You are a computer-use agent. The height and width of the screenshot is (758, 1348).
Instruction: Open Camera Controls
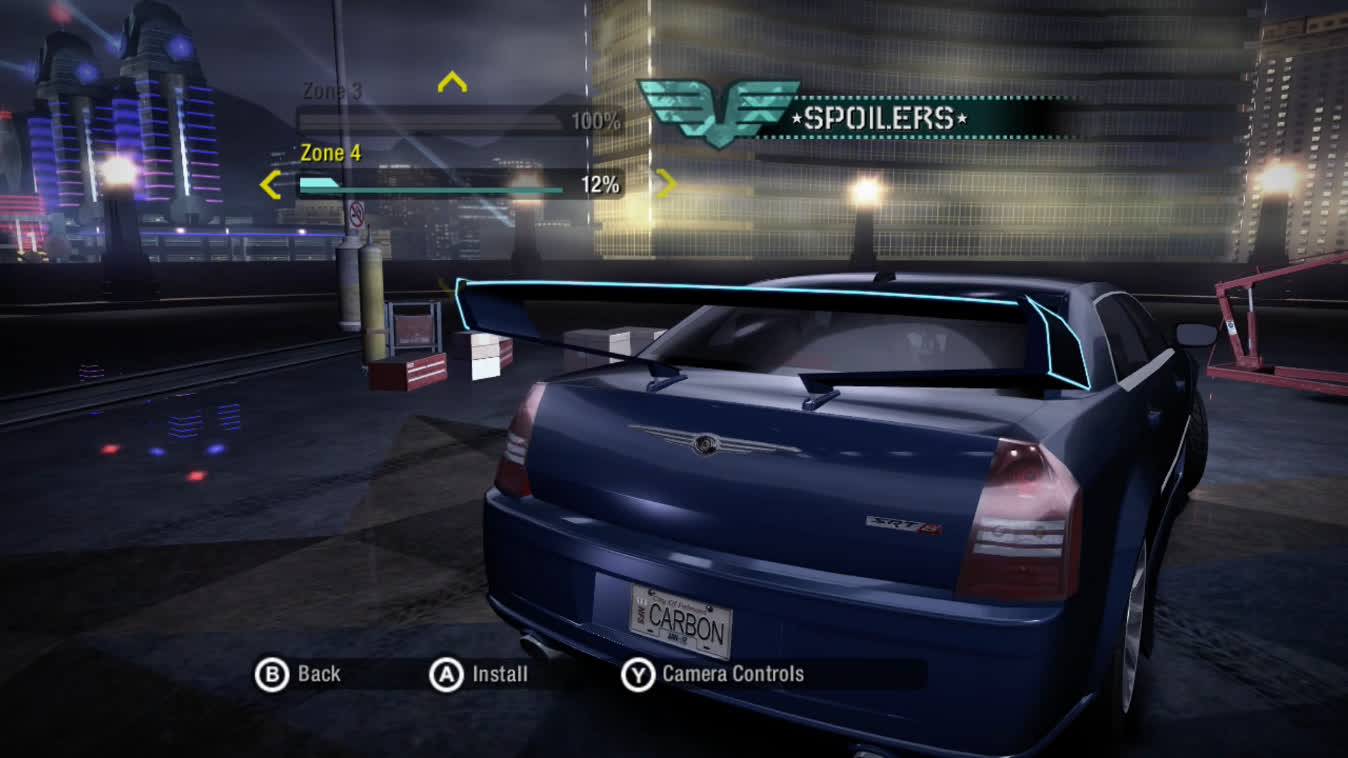click(713, 675)
